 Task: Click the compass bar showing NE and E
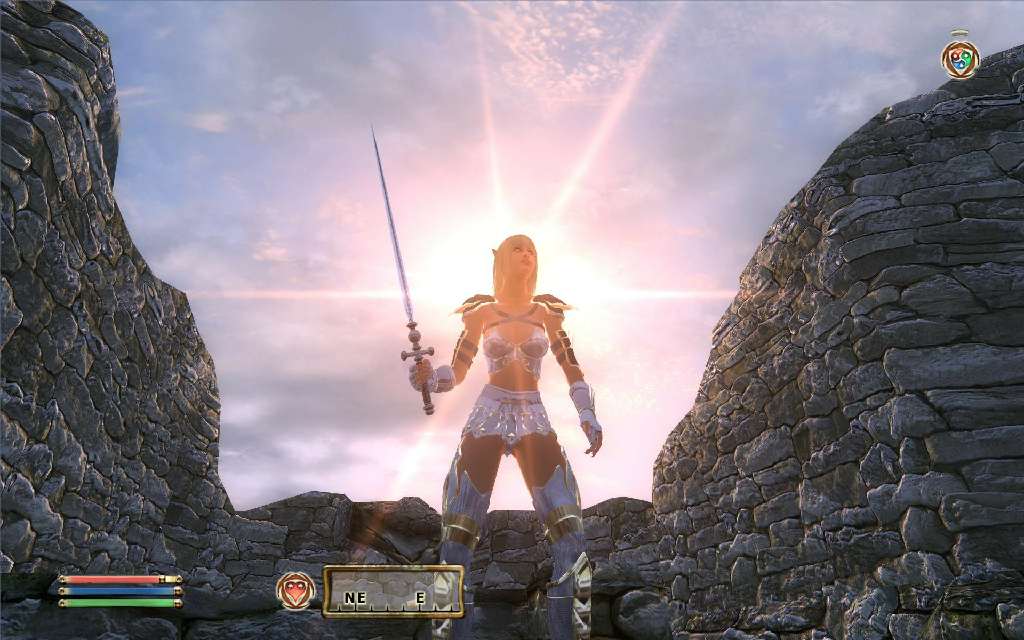click(x=393, y=592)
